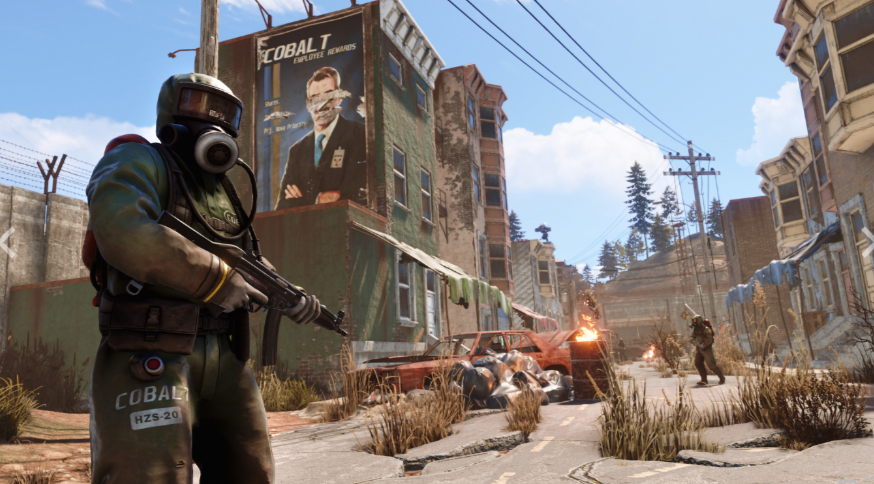This screenshot has height=484, width=874.
Task: Go to the previous screenshot with the left arrow
Action: [7, 242]
